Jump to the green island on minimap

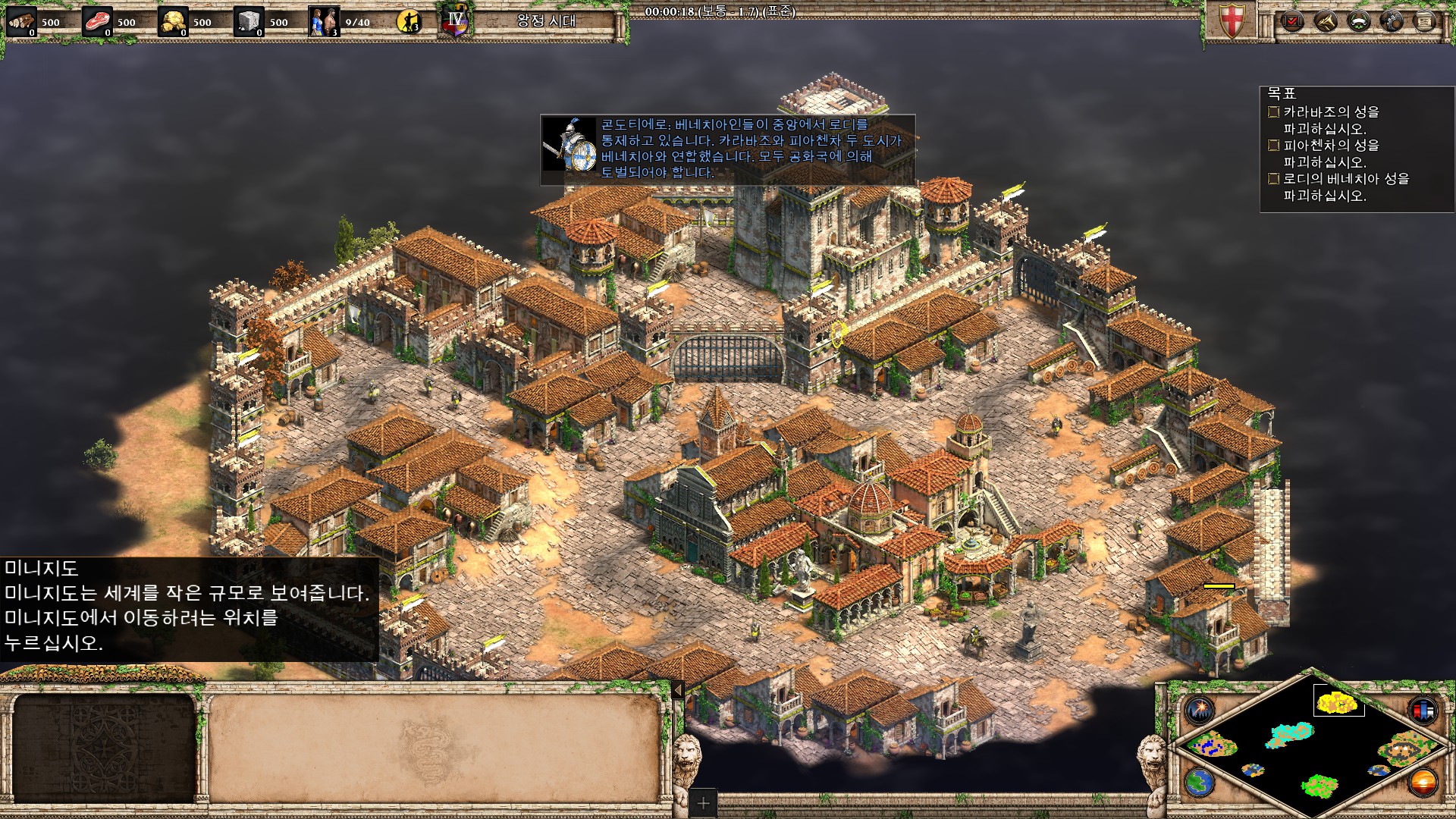point(1319,785)
